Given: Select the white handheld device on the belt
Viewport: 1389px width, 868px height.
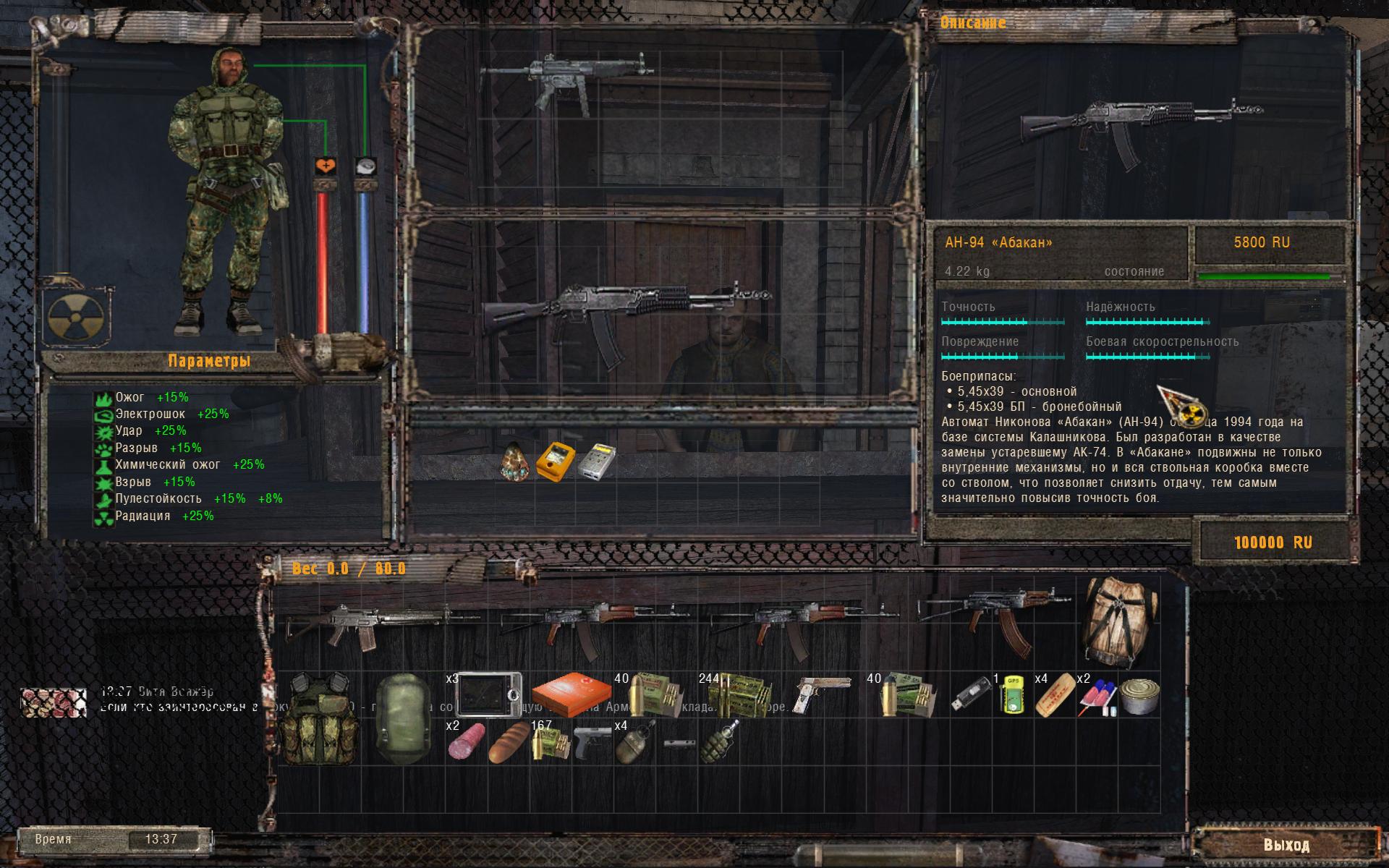Looking at the screenshot, I should tap(597, 460).
